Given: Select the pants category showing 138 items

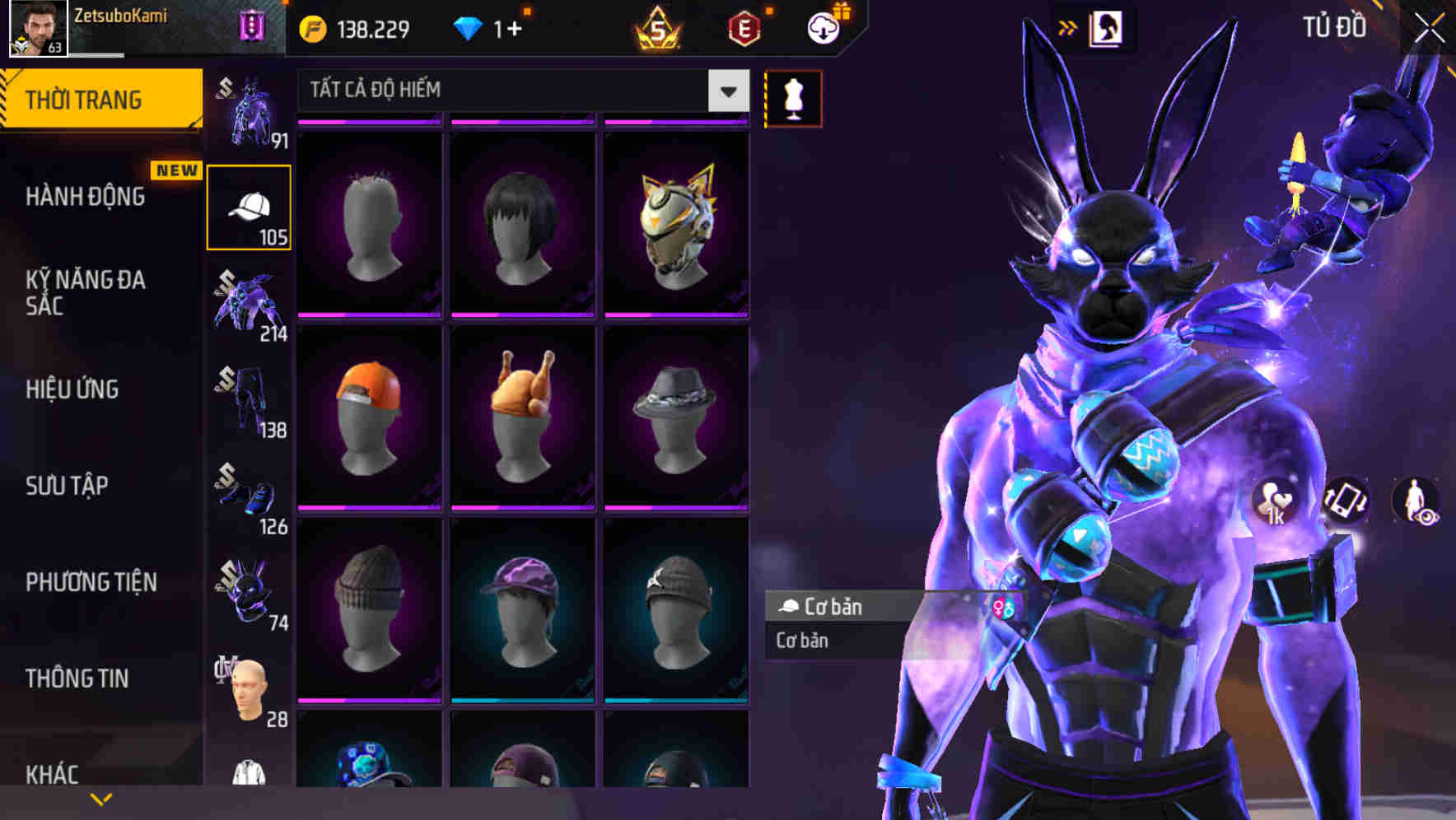Looking at the screenshot, I should [x=248, y=401].
